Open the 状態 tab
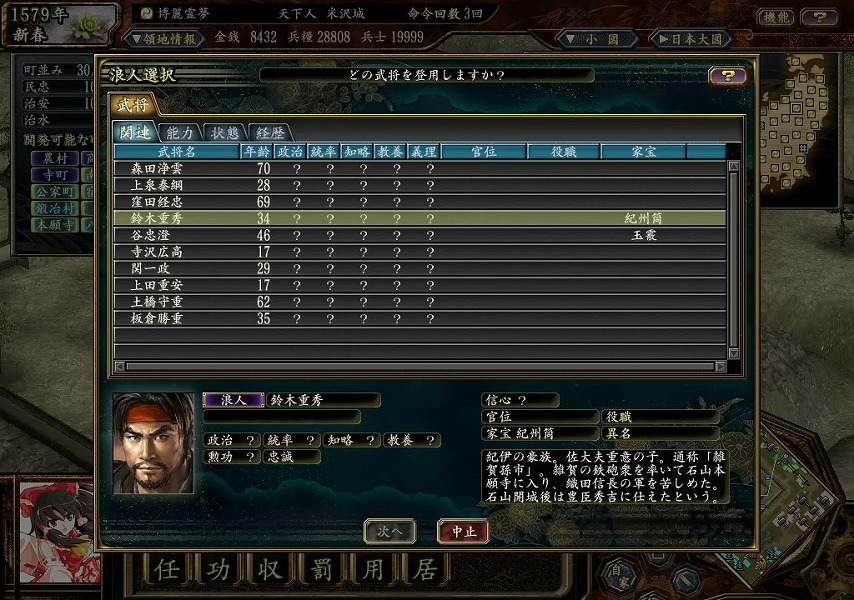This screenshot has height=600, width=854. coord(225,132)
